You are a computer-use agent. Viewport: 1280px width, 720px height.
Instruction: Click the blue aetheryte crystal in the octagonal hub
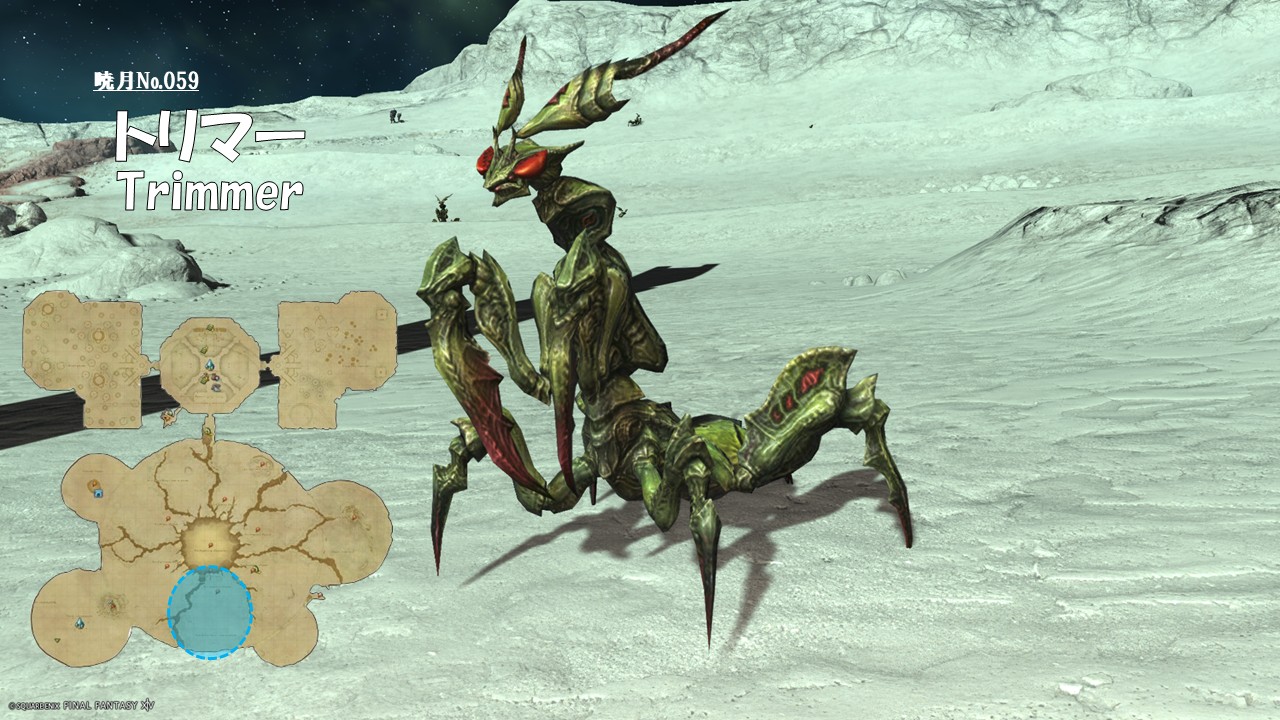tap(210, 367)
